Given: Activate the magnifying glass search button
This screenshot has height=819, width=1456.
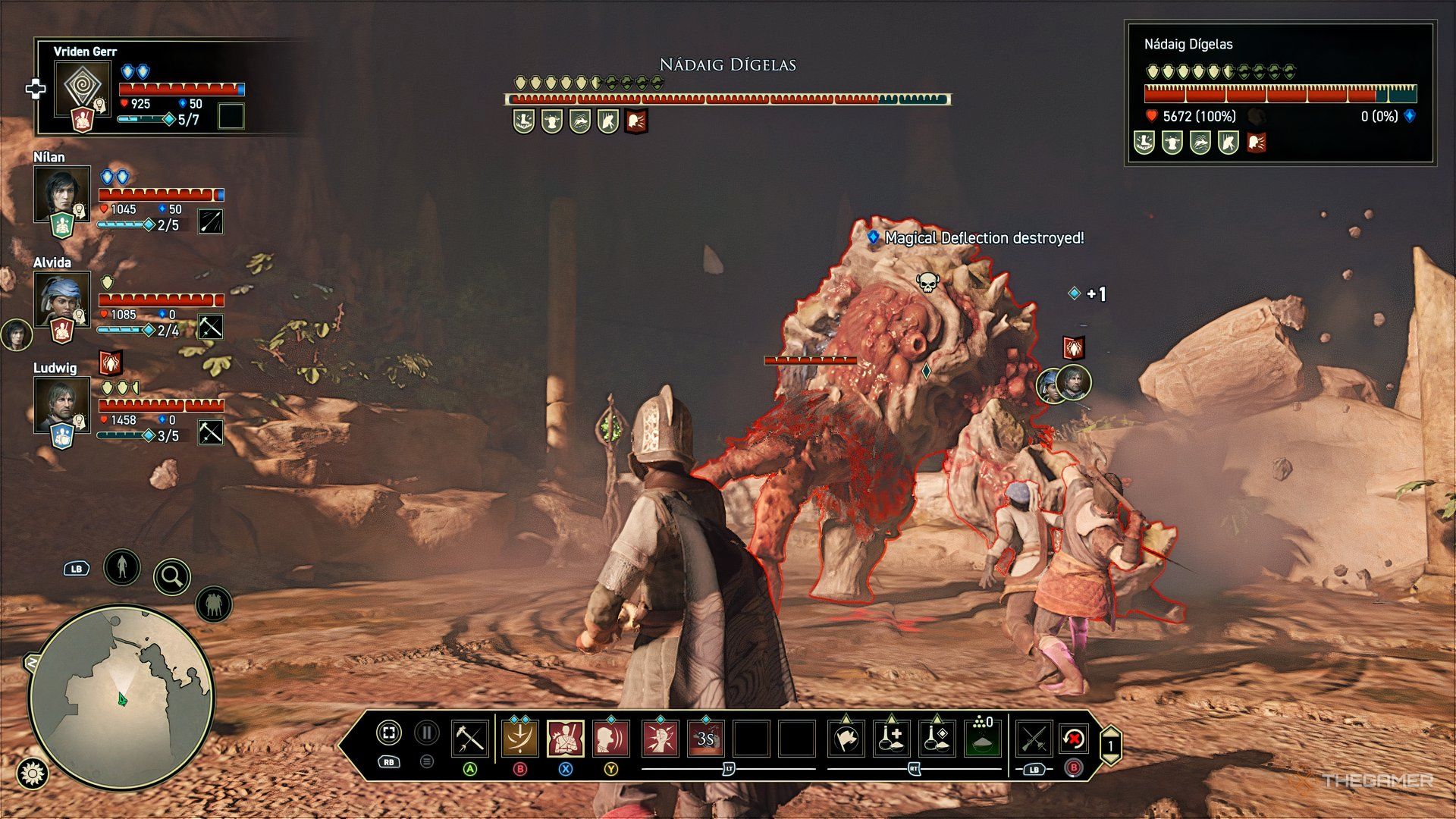Looking at the screenshot, I should click(172, 577).
